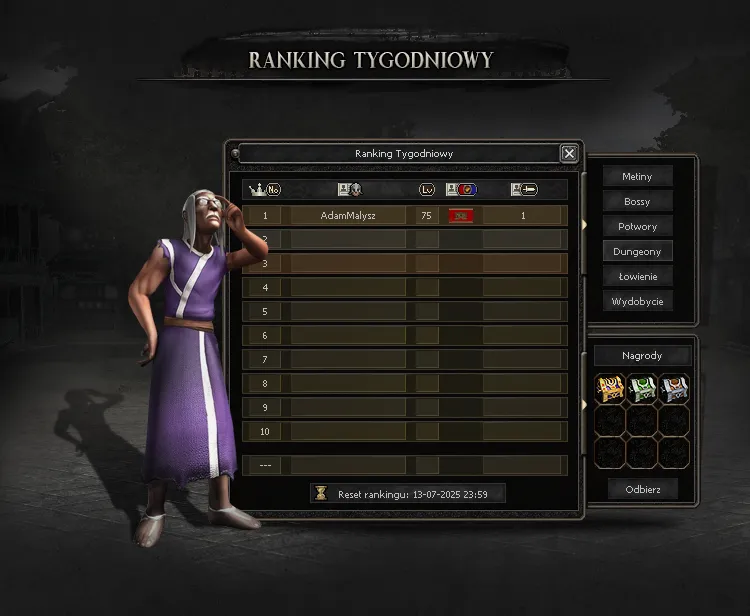750x616 pixels.
Task: Select the silver treasure chest reward
Action: coord(673,389)
